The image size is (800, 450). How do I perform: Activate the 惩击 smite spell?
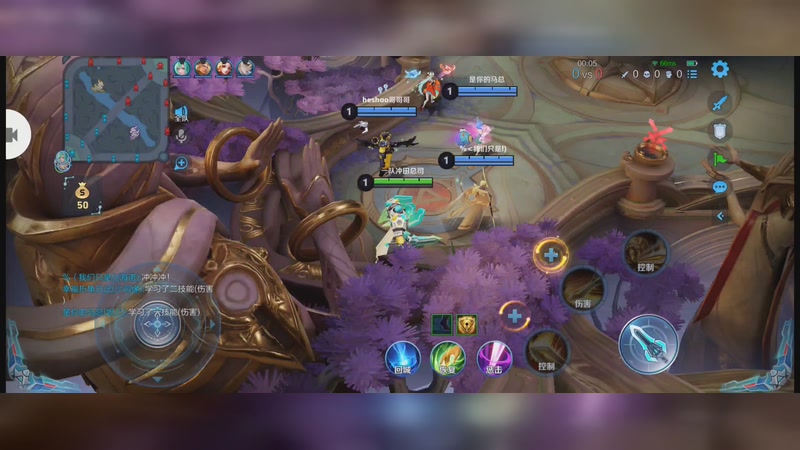[x=493, y=356]
